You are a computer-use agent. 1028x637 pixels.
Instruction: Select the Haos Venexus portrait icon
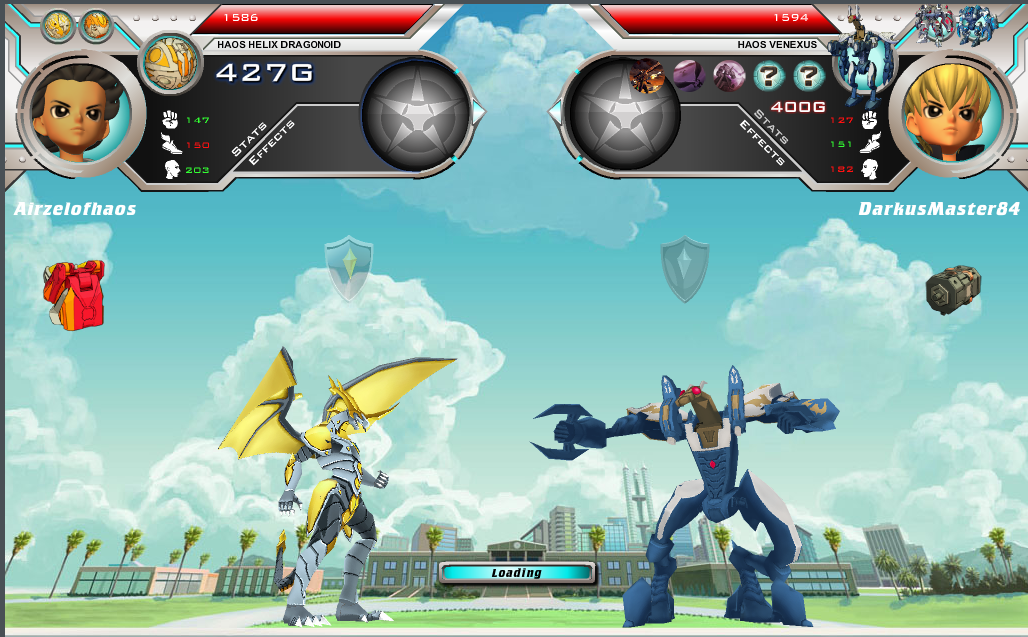[859, 62]
